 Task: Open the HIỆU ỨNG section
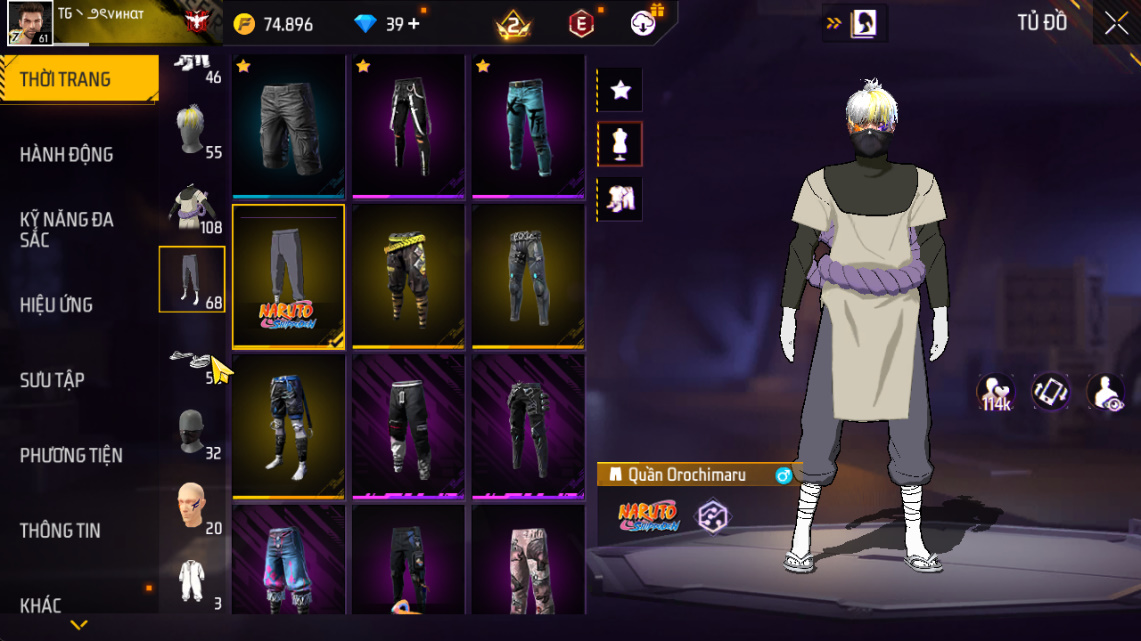click(57, 305)
